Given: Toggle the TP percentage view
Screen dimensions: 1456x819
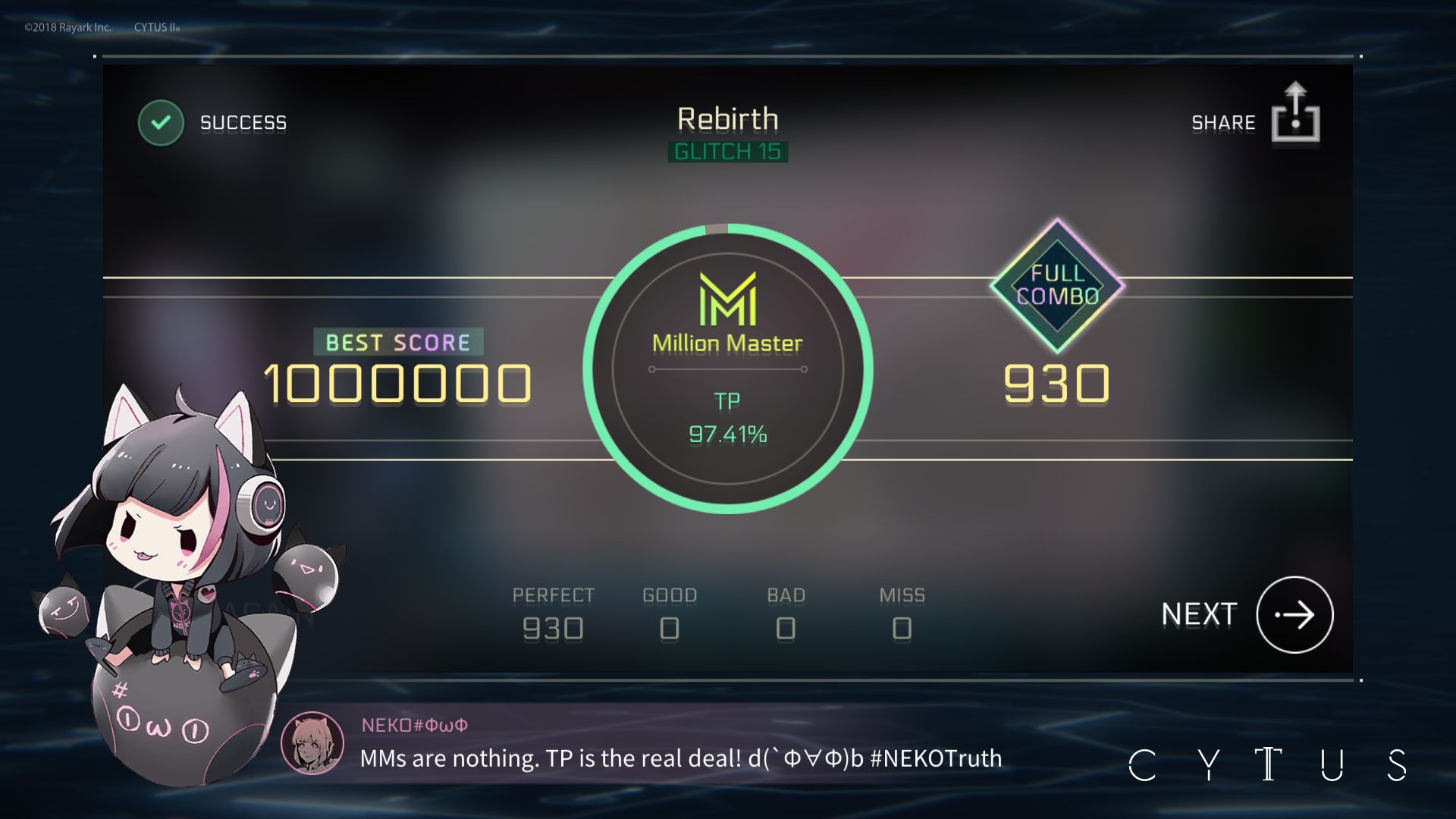Looking at the screenshot, I should (x=726, y=436).
